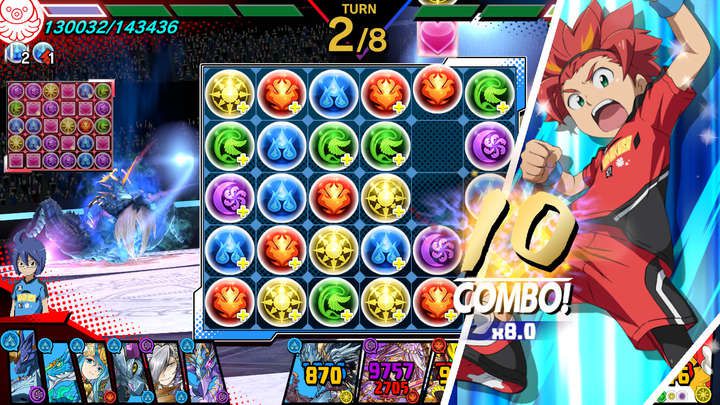Tap the plain fire orb between water and light orbs
This screenshot has height=405, width=720.
333,194
